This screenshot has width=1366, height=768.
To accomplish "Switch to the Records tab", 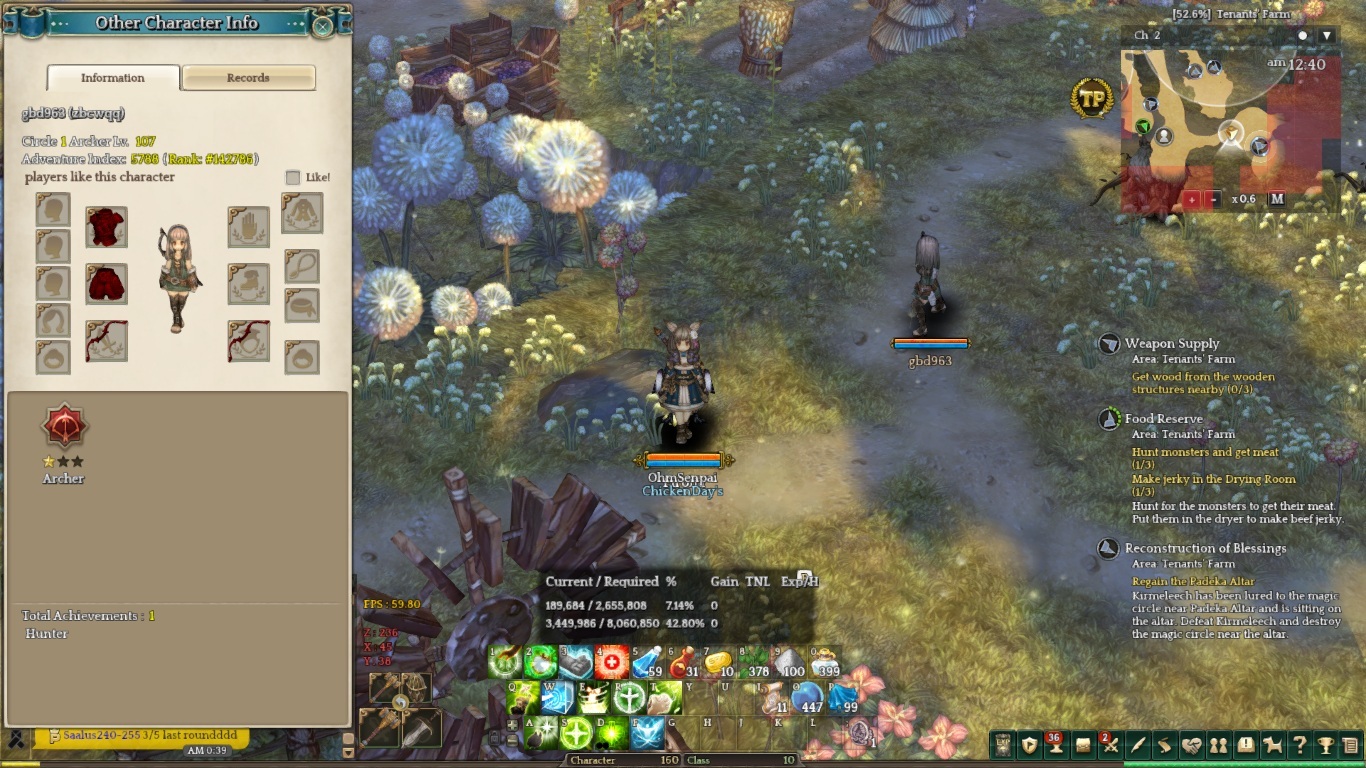I will pos(248,78).
